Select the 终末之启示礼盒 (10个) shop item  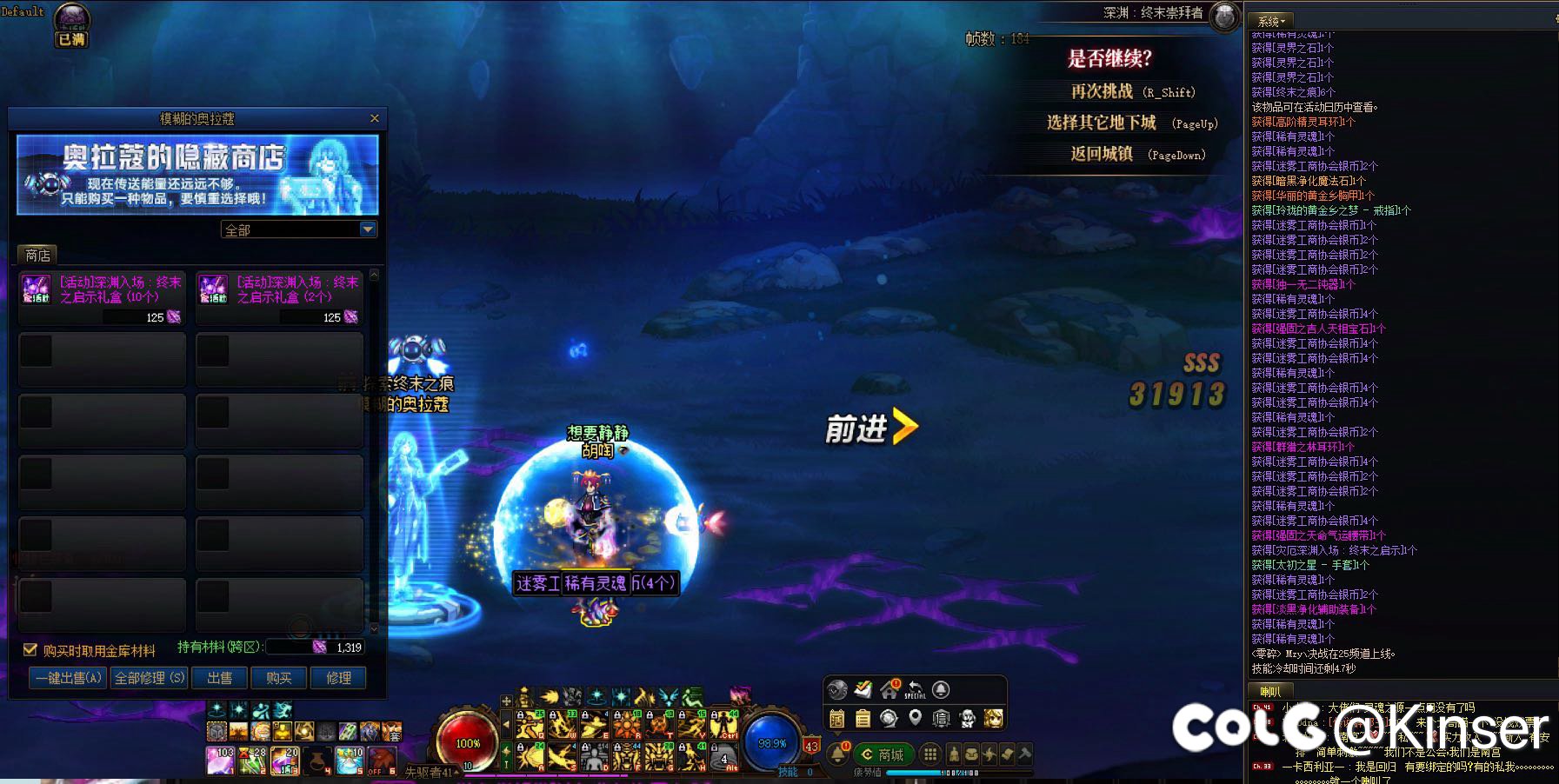tap(102, 296)
